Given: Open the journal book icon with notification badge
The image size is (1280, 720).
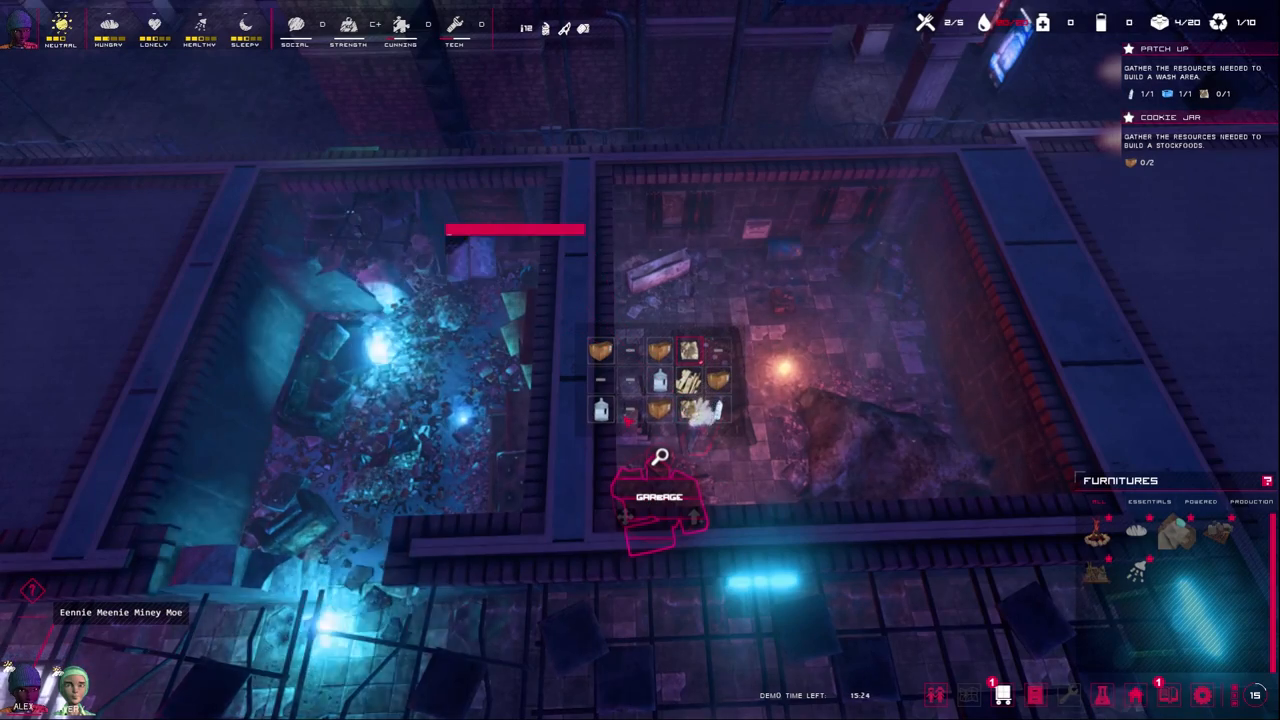Looking at the screenshot, I should coord(1168,695).
